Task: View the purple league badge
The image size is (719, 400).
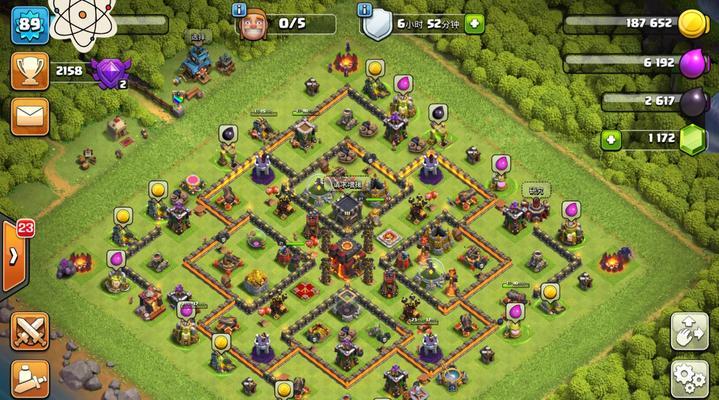Action: 108,71
